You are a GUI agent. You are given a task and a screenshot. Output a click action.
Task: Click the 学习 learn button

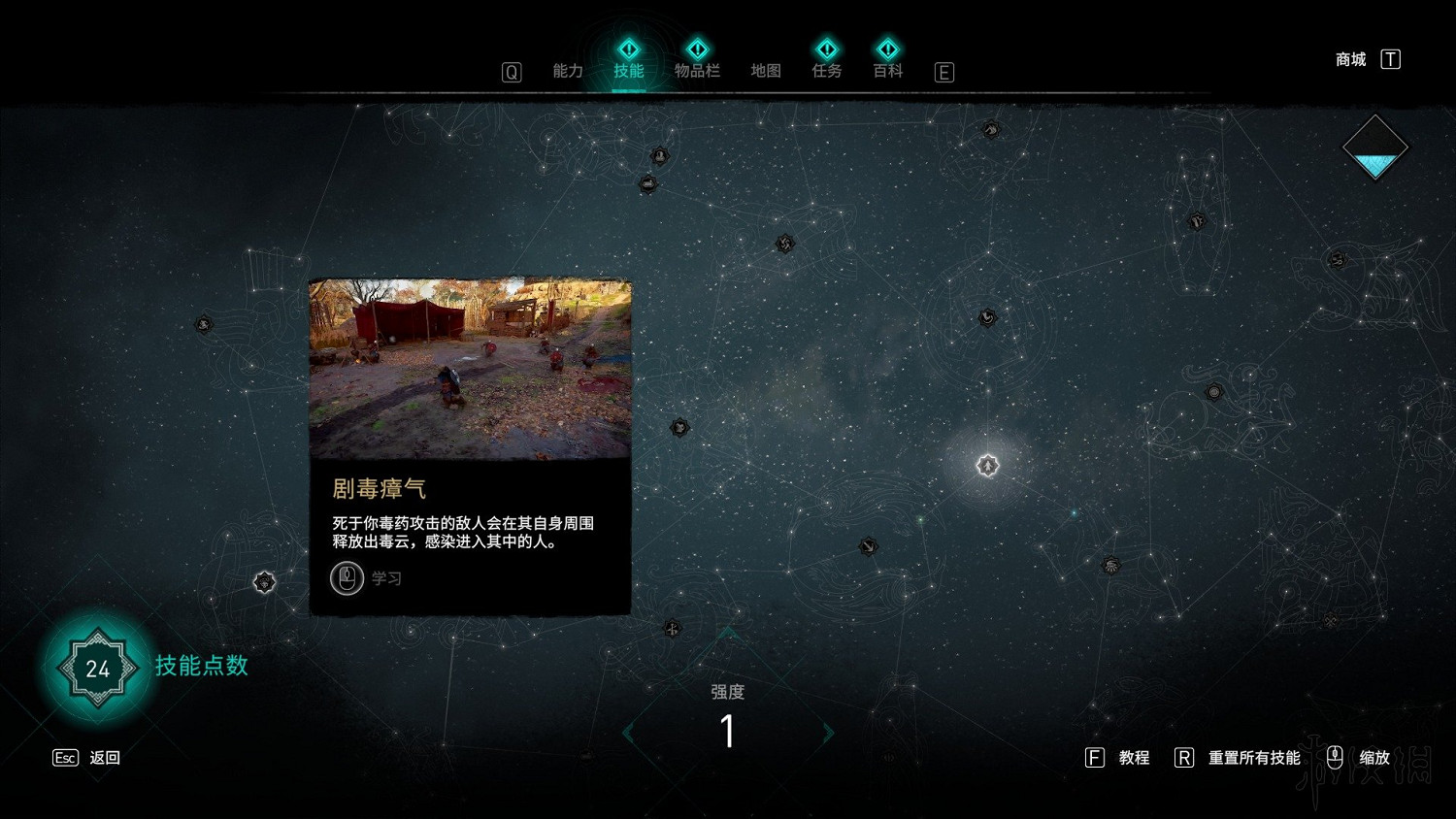[367, 578]
